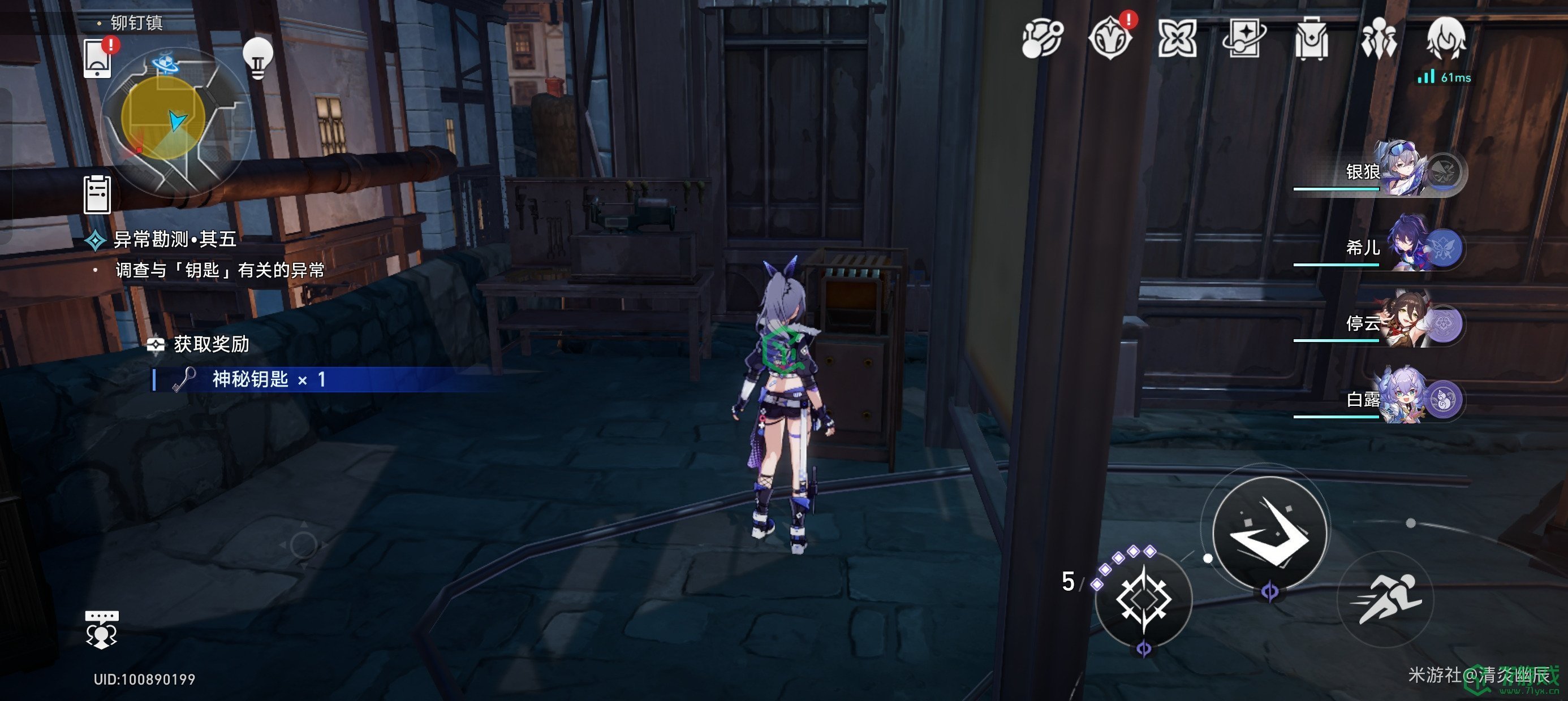Activate the technique skill button

[1143, 599]
